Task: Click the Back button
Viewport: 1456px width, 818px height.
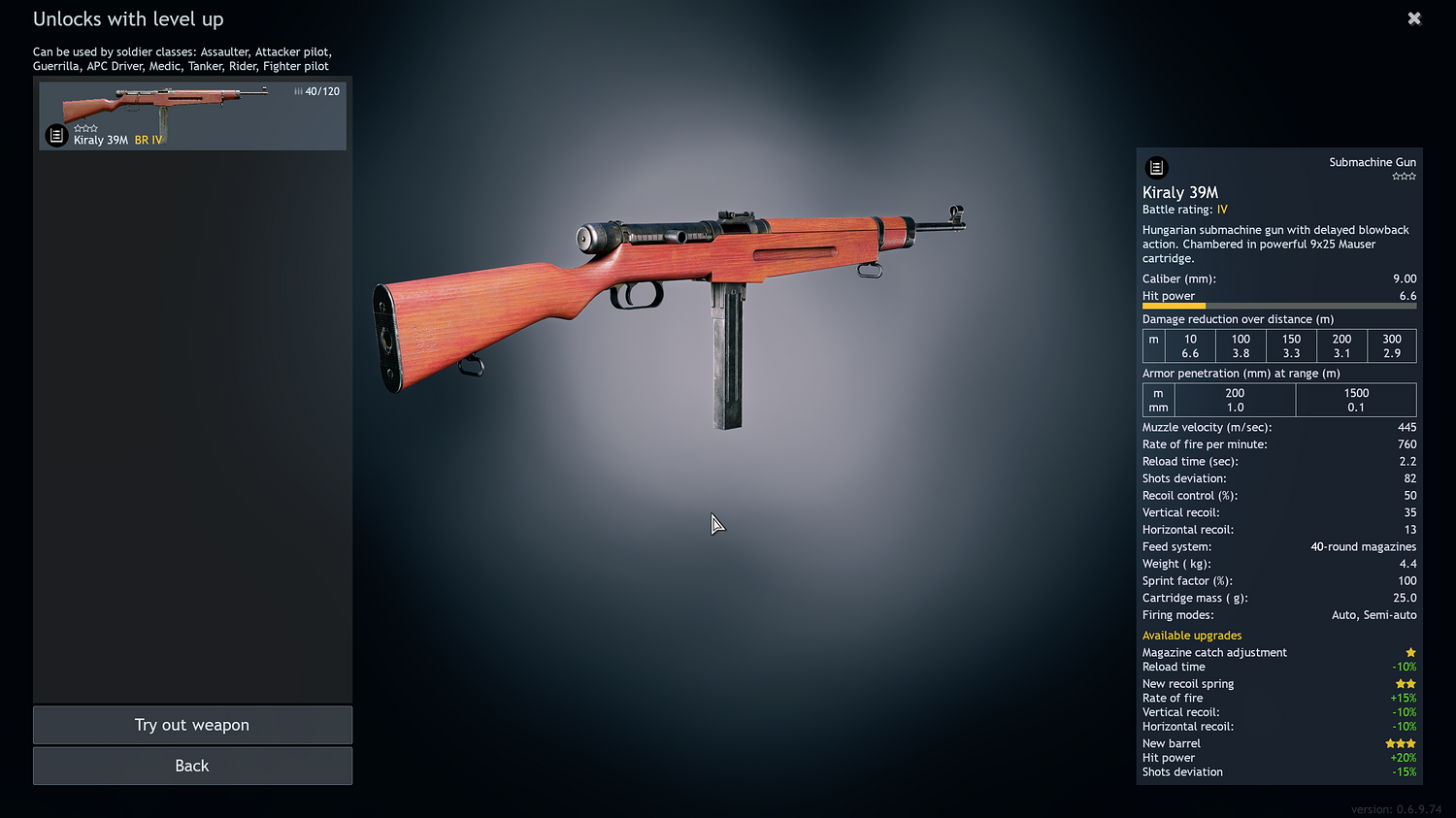Action: point(192,766)
